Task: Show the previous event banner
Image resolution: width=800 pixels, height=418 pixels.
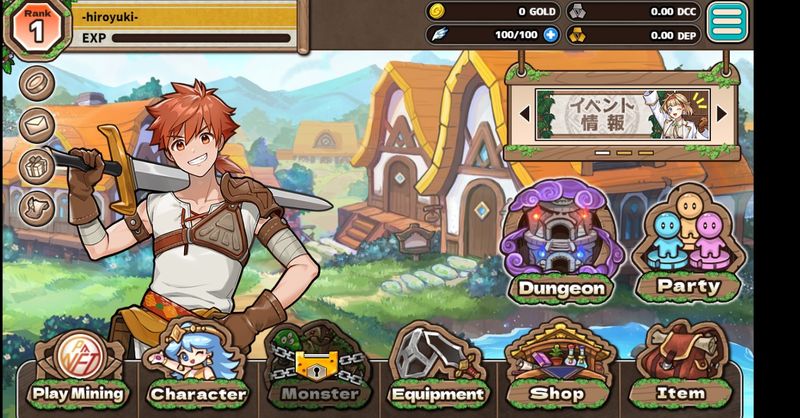Action: pos(523,114)
